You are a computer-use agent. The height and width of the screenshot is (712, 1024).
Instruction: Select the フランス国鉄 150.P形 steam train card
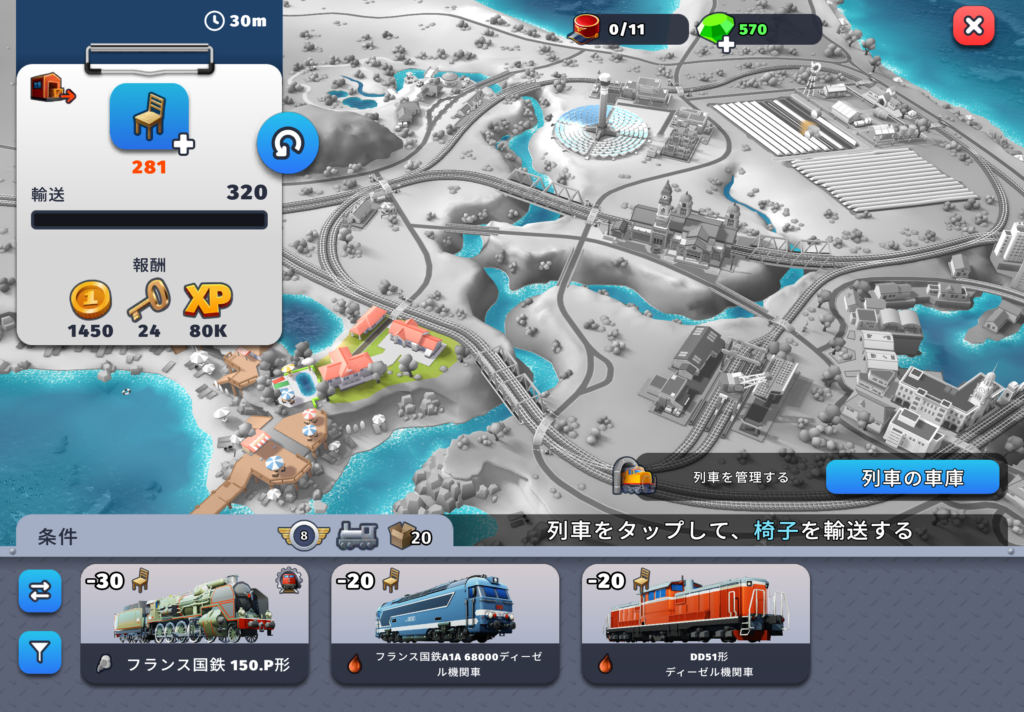pos(195,624)
